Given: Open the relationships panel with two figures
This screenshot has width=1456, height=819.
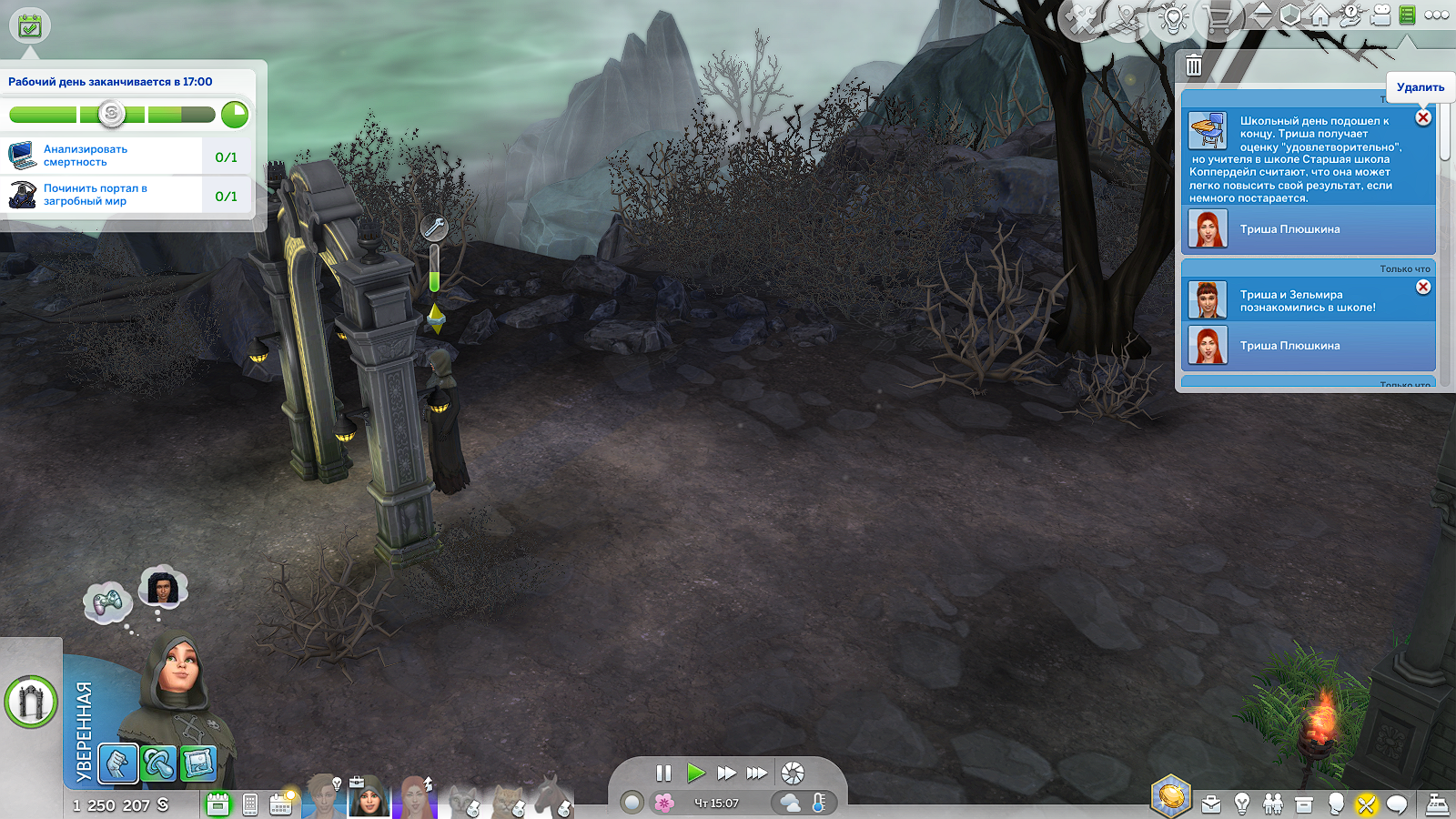Looking at the screenshot, I should point(1273,804).
